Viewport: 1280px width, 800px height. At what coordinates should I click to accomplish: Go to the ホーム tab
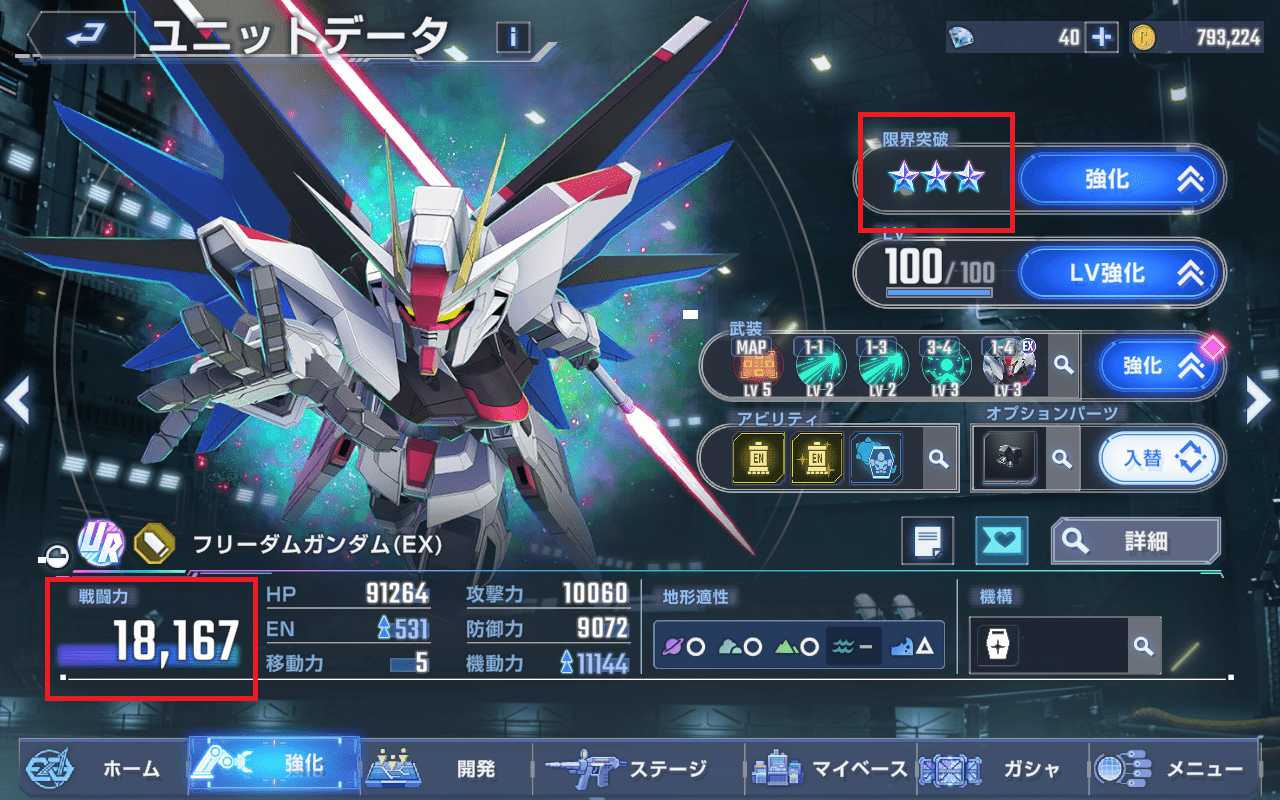(95, 768)
